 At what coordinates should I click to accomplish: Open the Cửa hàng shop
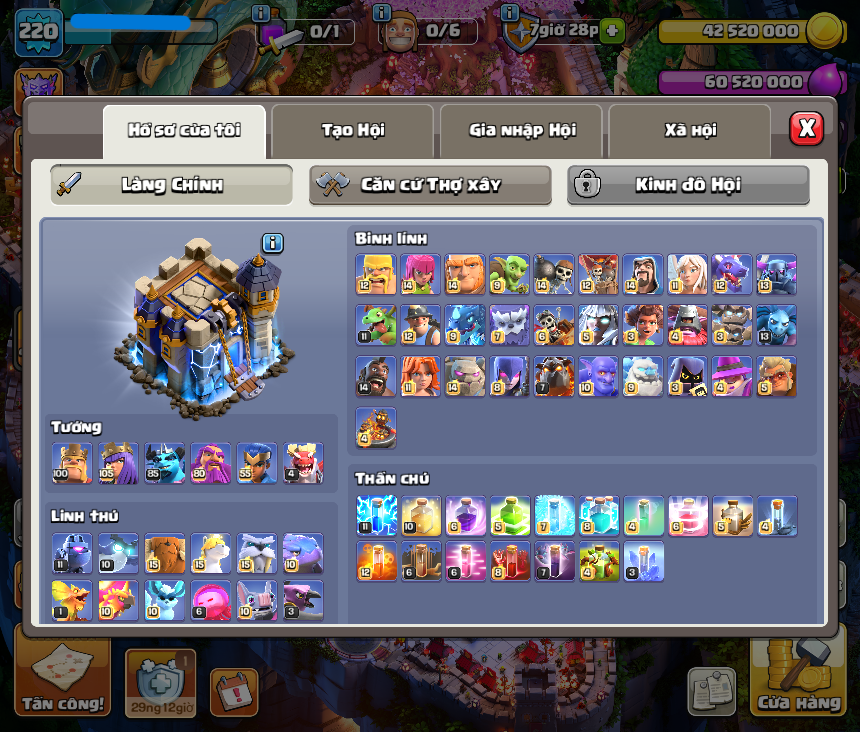pyautogui.click(x=798, y=676)
